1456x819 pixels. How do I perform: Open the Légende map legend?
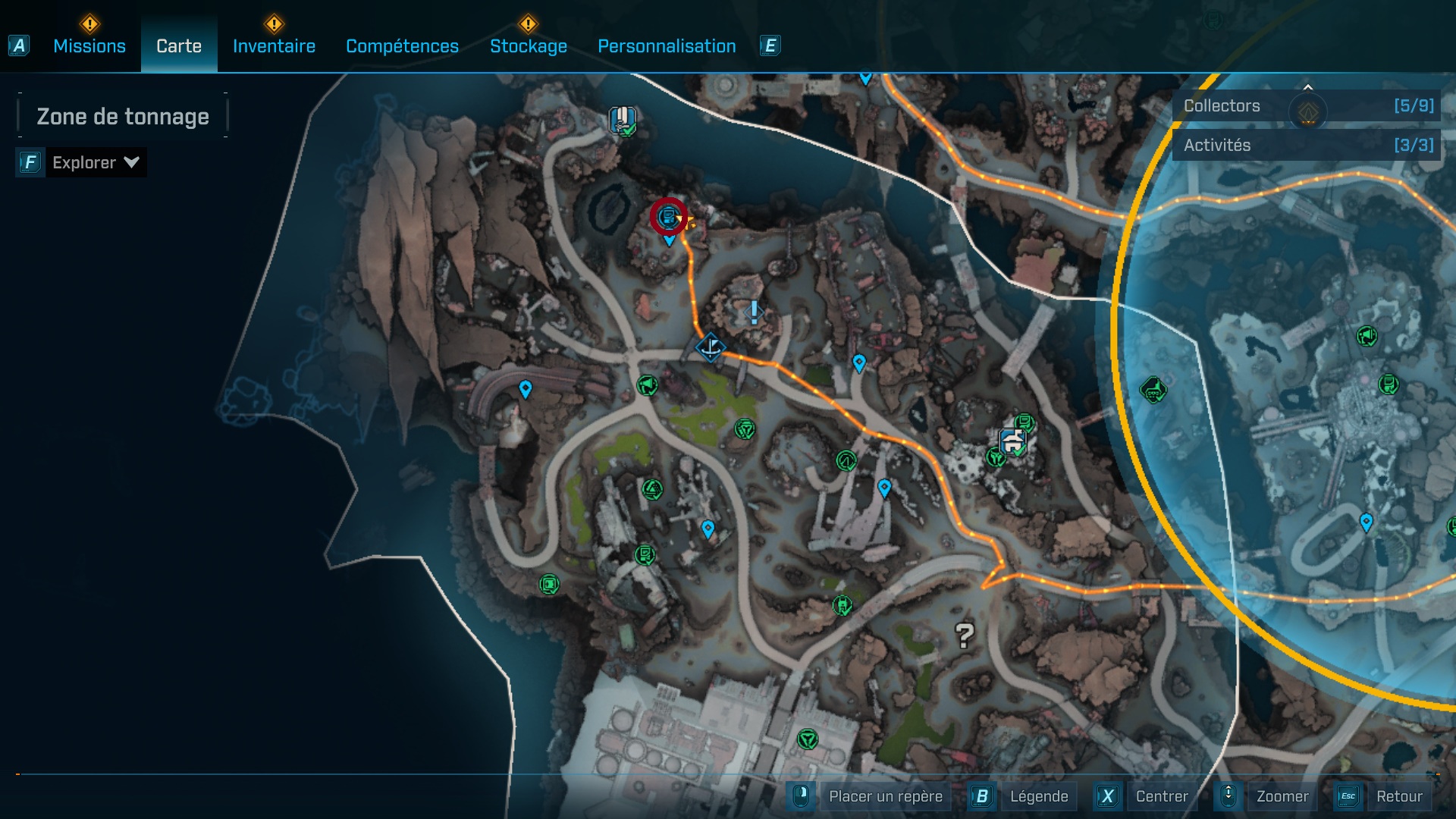[x=1038, y=796]
